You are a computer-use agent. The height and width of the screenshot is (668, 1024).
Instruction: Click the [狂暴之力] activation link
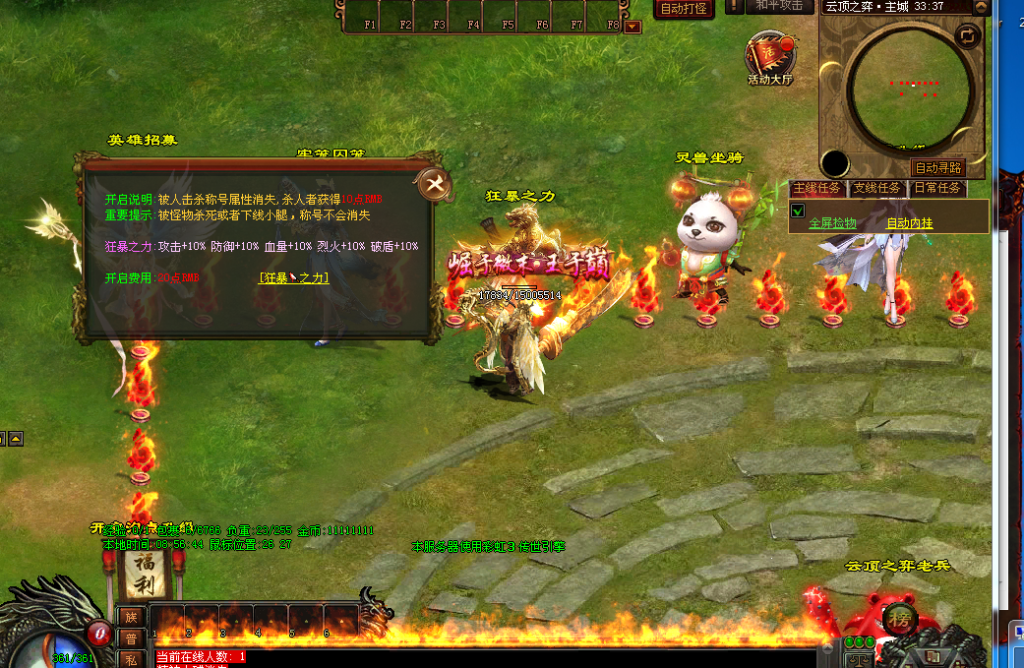click(293, 278)
